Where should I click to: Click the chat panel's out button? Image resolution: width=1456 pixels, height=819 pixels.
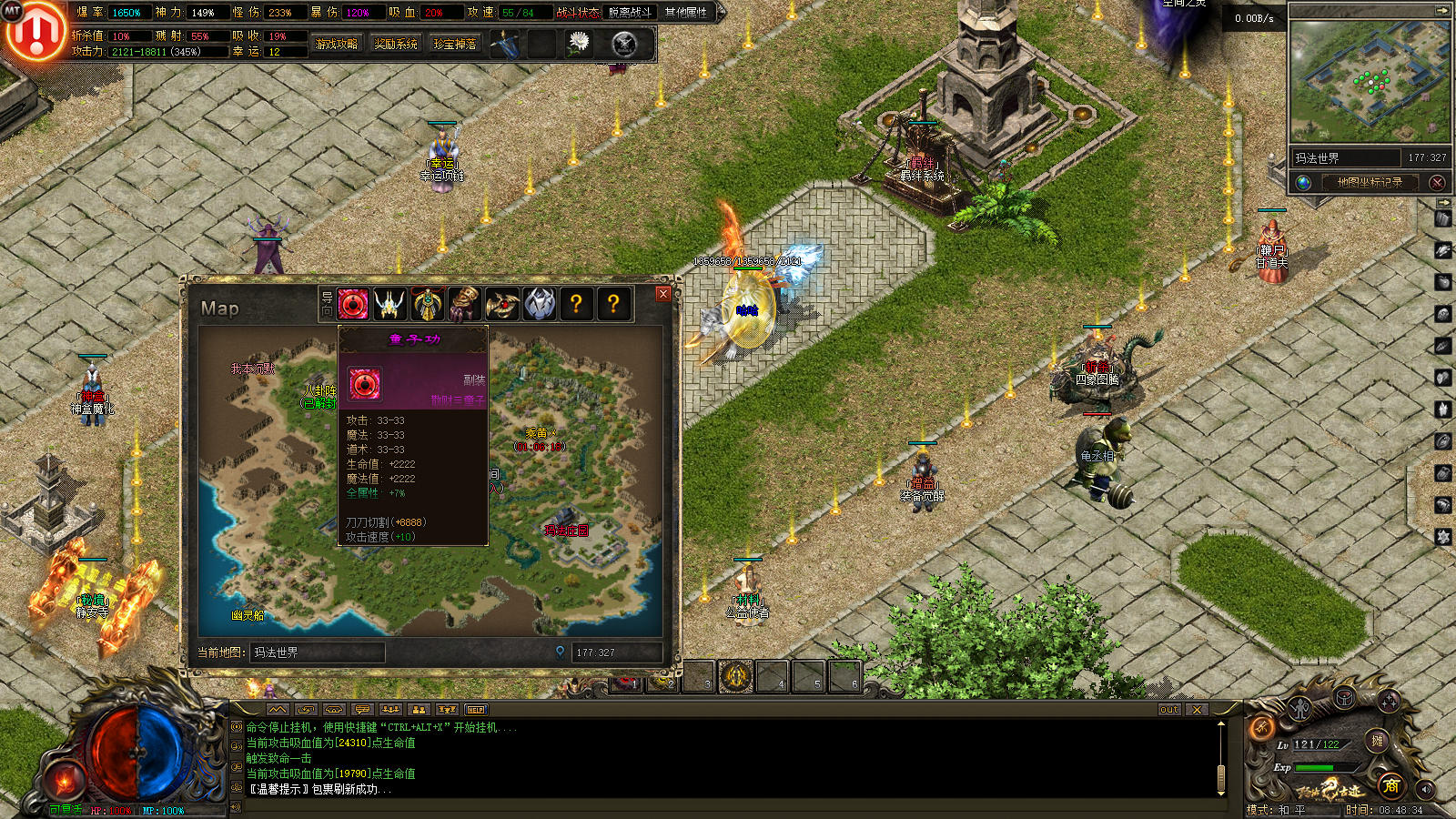pos(1169,710)
